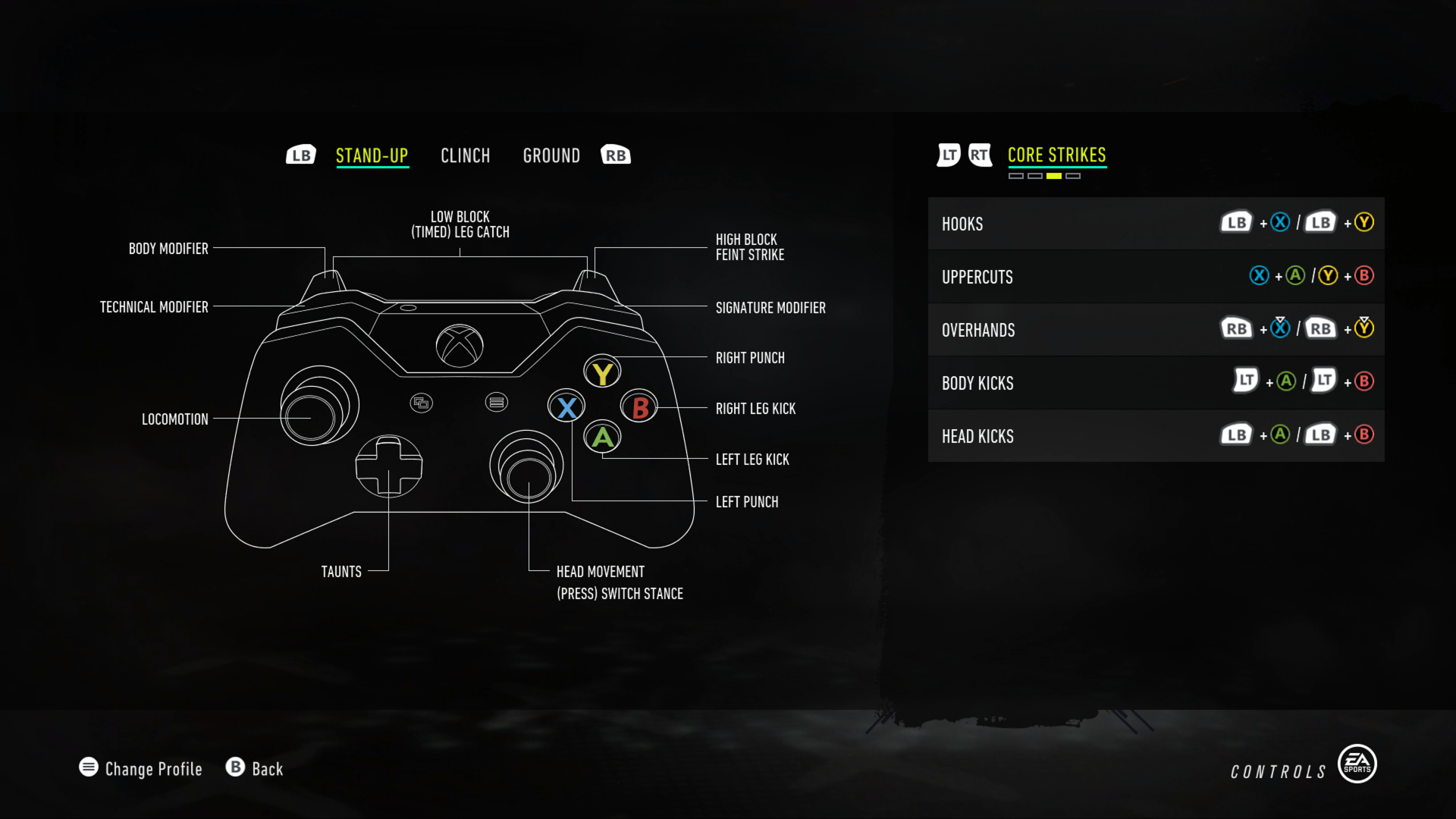Select the Y right punch button
Image resolution: width=1456 pixels, height=819 pixels.
pyautogui.click(x=602, y=371)
